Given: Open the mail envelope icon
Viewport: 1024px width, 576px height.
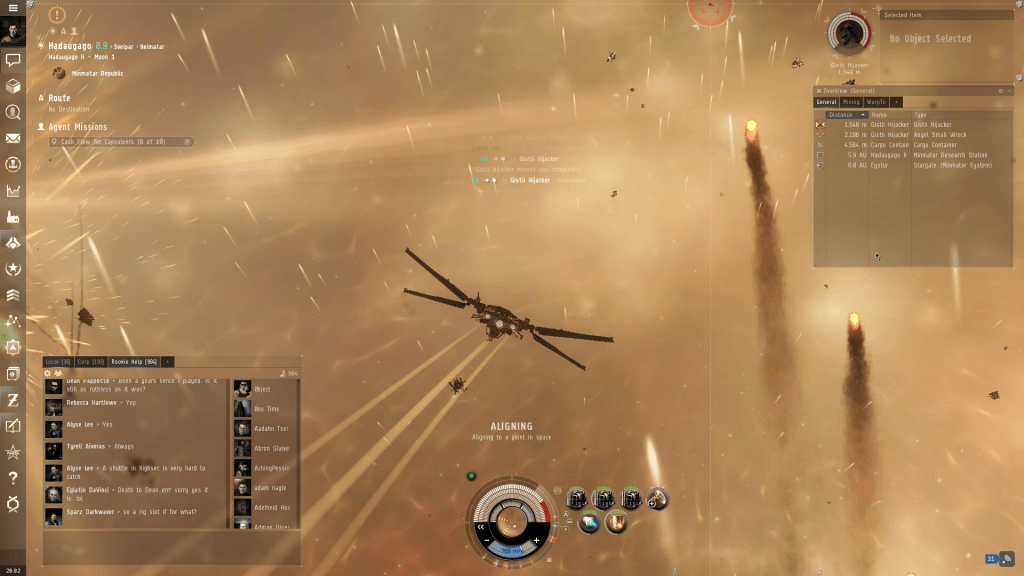Looking at the screenshot, I should point(13,138).
